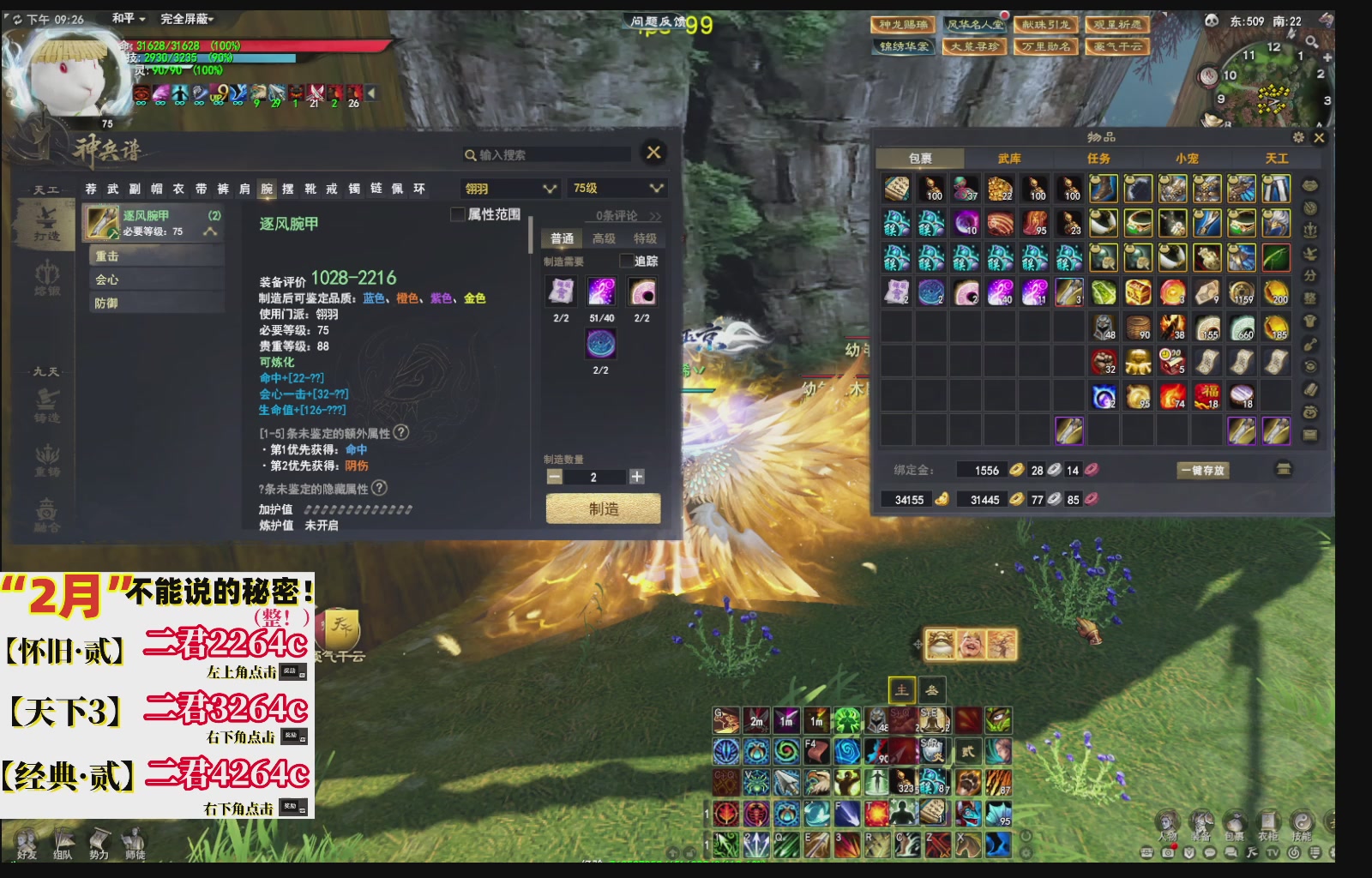
Task: Enable the 属性范围 checkbox
Action: (457, 213)
